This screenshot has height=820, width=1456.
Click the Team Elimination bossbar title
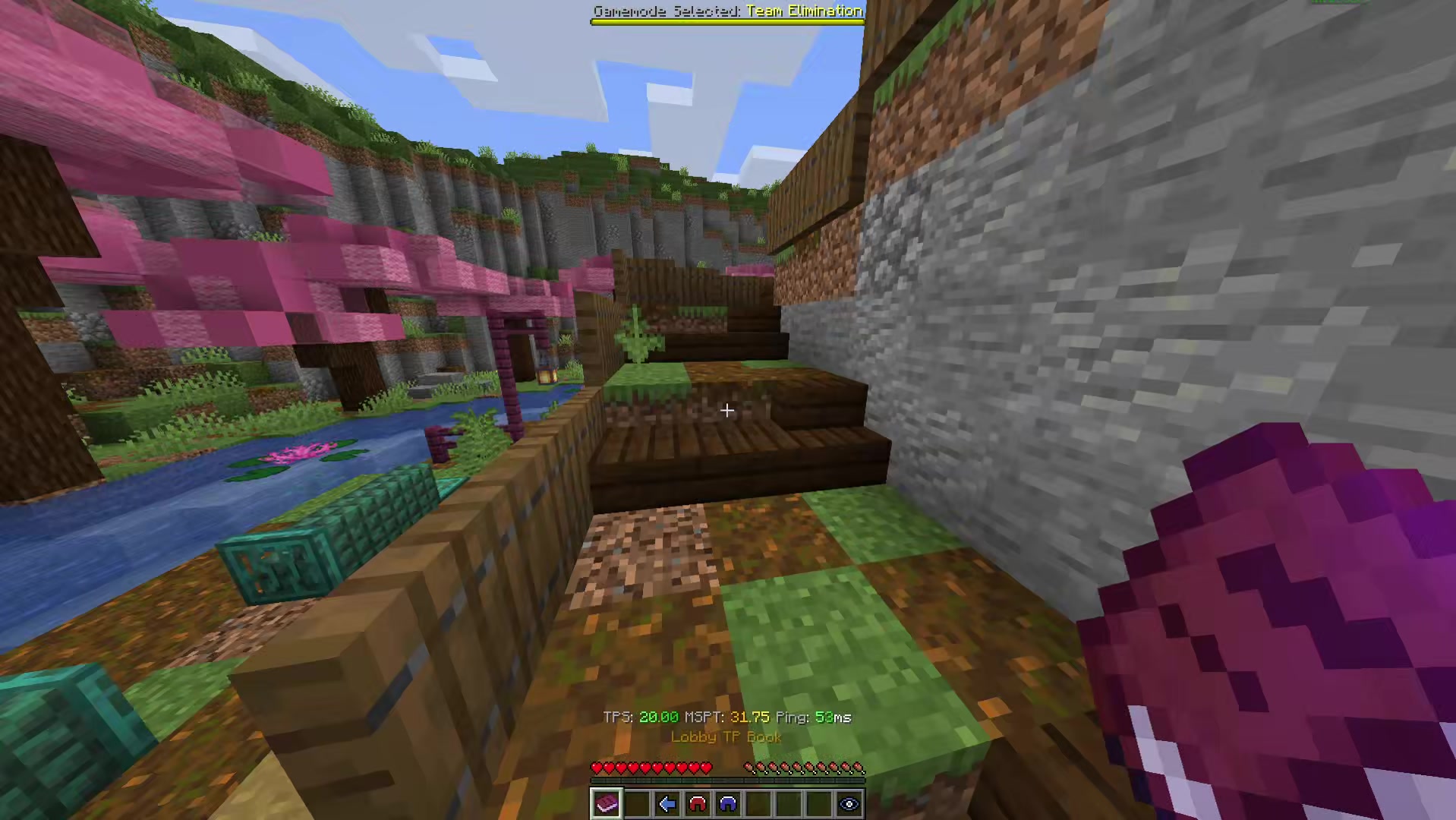click(x=803, y=11)
